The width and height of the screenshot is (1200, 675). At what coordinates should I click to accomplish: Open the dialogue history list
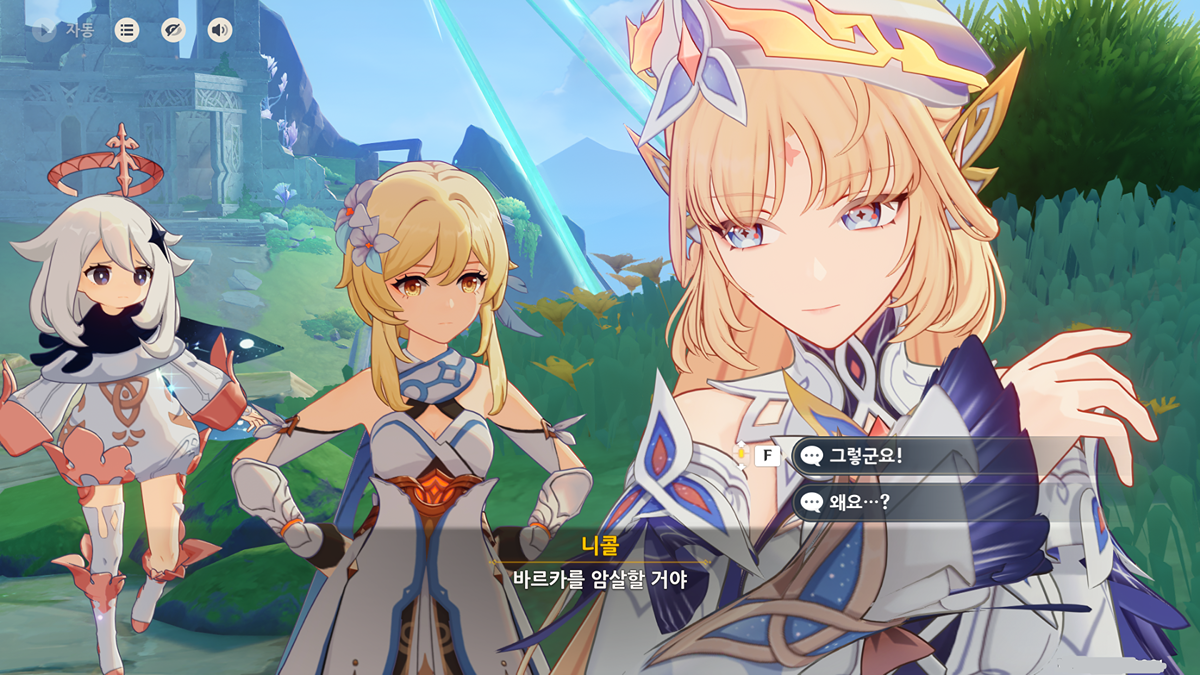(x=126, y=30)
